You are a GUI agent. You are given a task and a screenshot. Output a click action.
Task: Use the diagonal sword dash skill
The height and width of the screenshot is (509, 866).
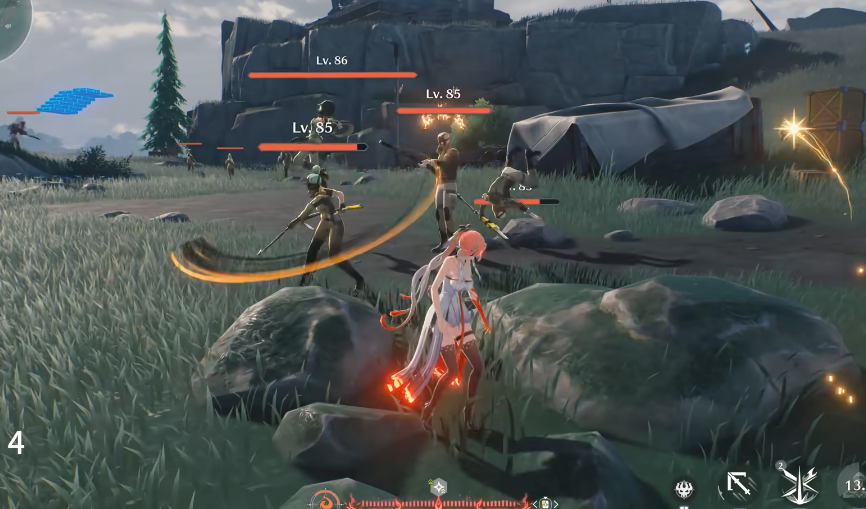click(739, 487)
